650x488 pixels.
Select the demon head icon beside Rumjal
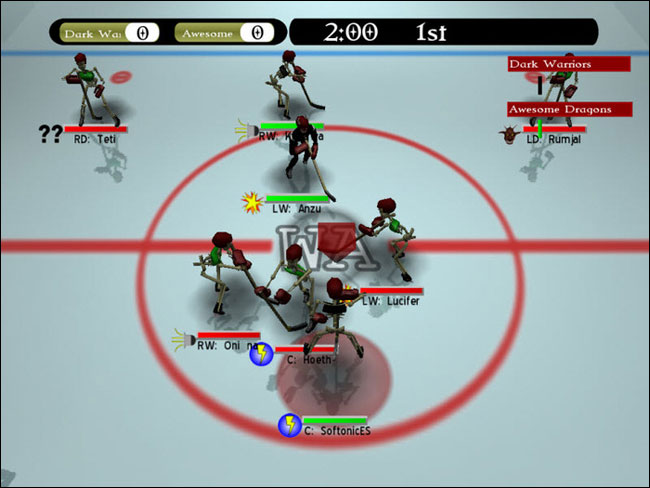coord(512,134)
